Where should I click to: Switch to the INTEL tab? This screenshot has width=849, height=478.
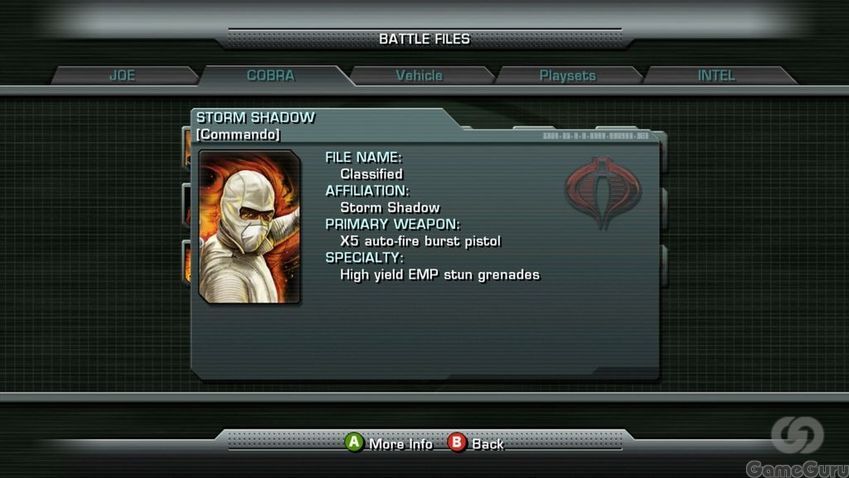pyautogui.click(x=716, y=76)
